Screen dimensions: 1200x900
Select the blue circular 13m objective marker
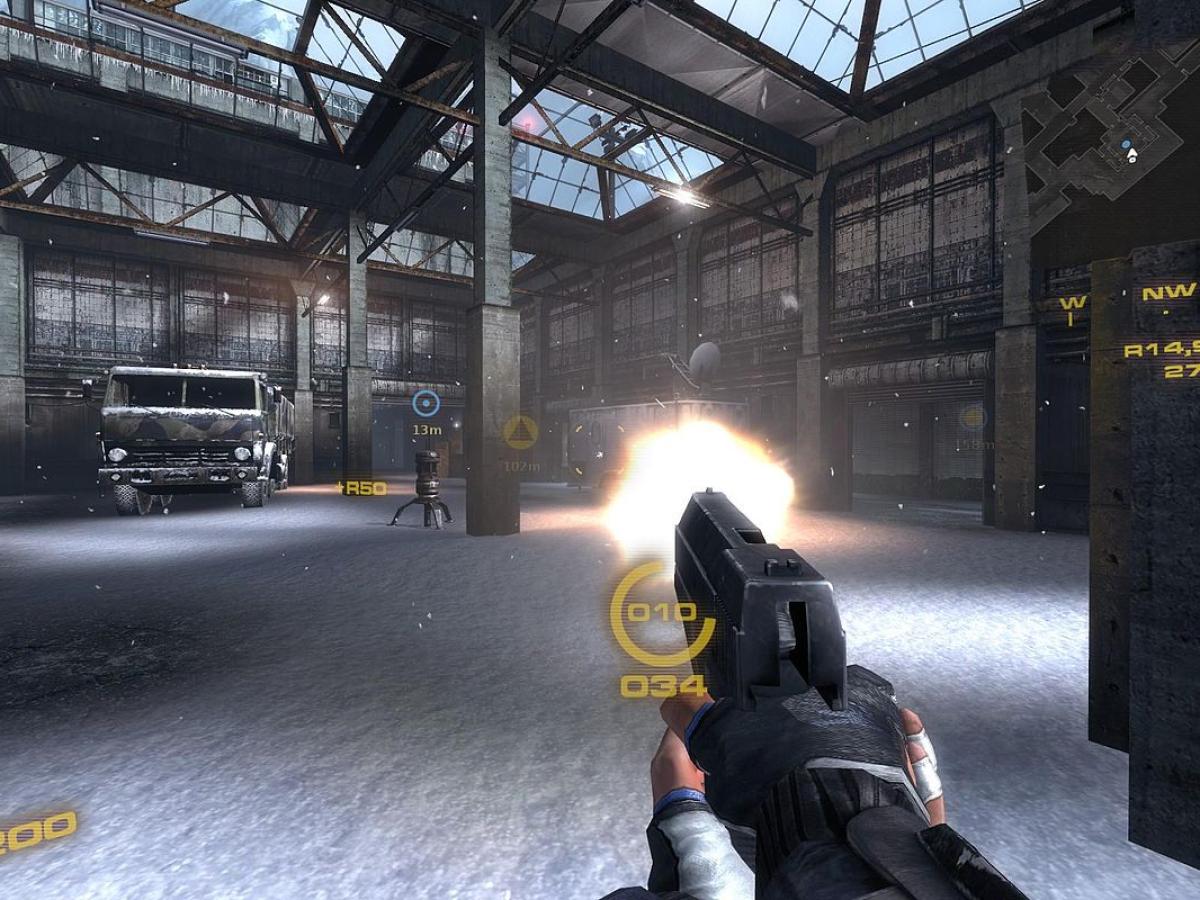(x=426, y=403)
